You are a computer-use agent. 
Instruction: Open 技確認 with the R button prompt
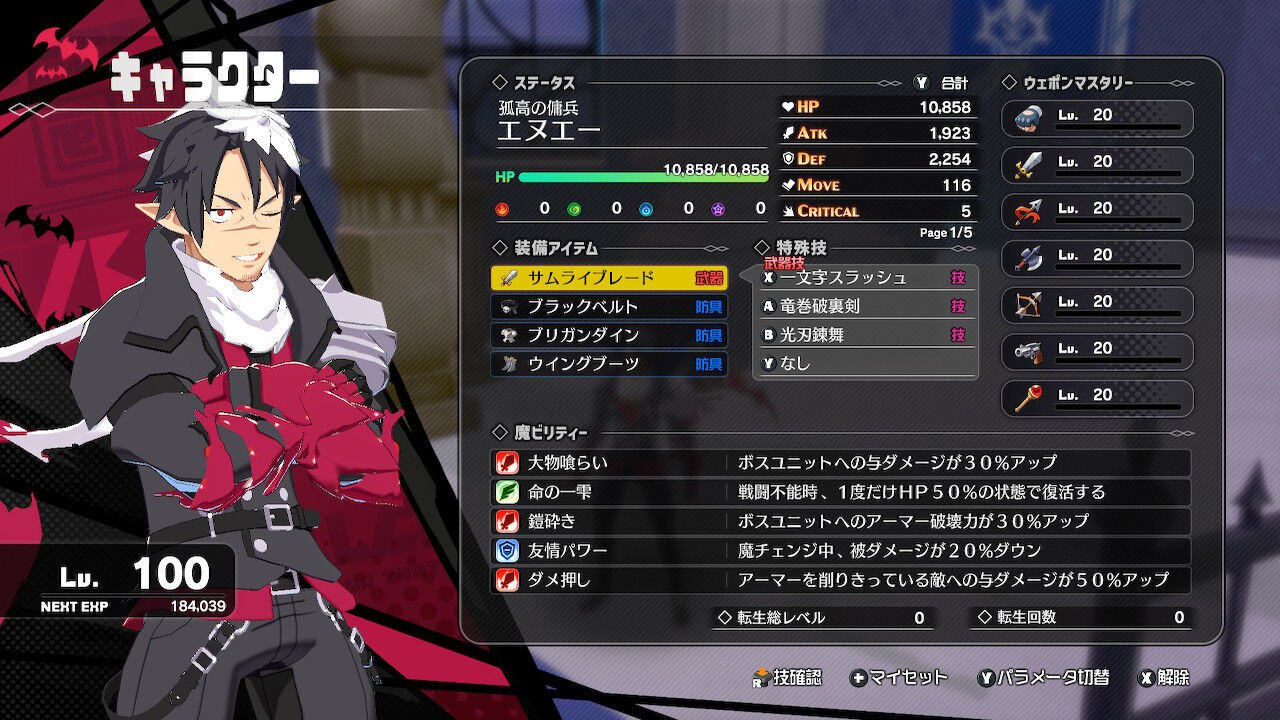789,677
